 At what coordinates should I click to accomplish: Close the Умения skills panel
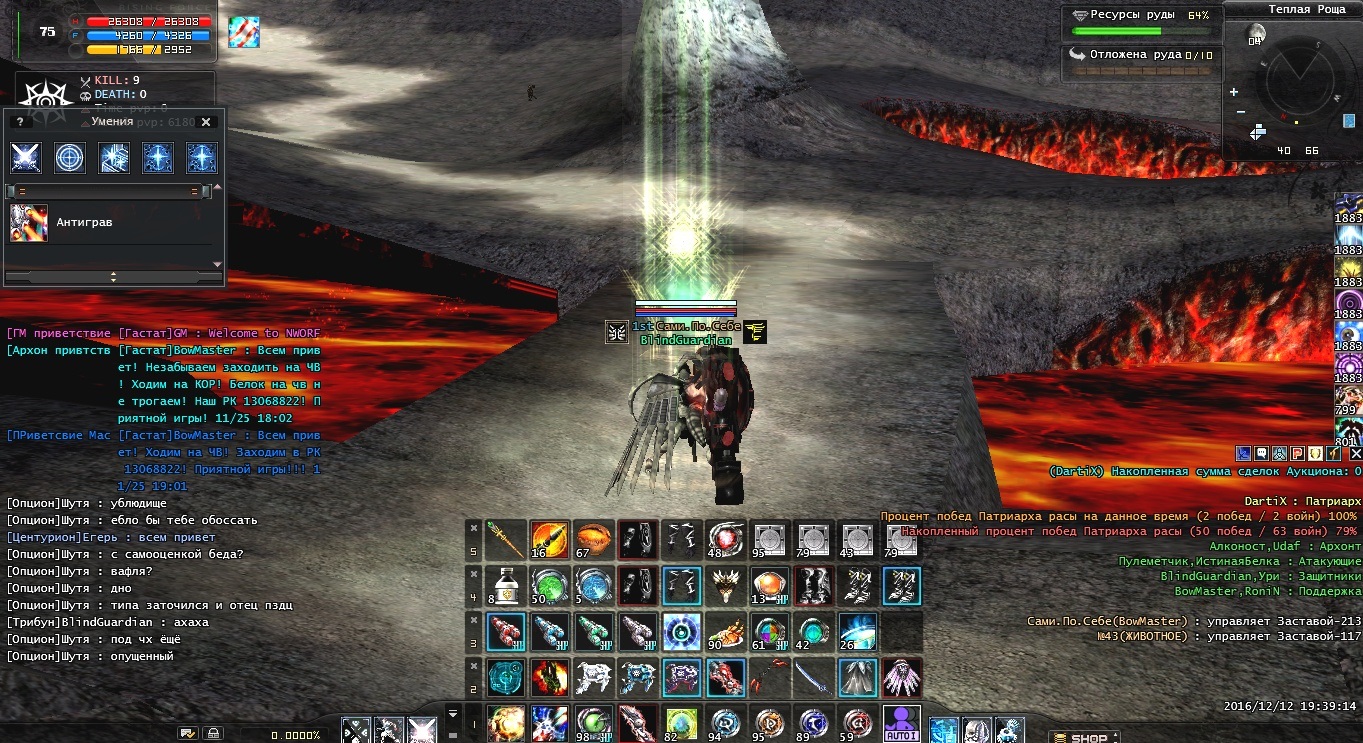pos(206,122)
